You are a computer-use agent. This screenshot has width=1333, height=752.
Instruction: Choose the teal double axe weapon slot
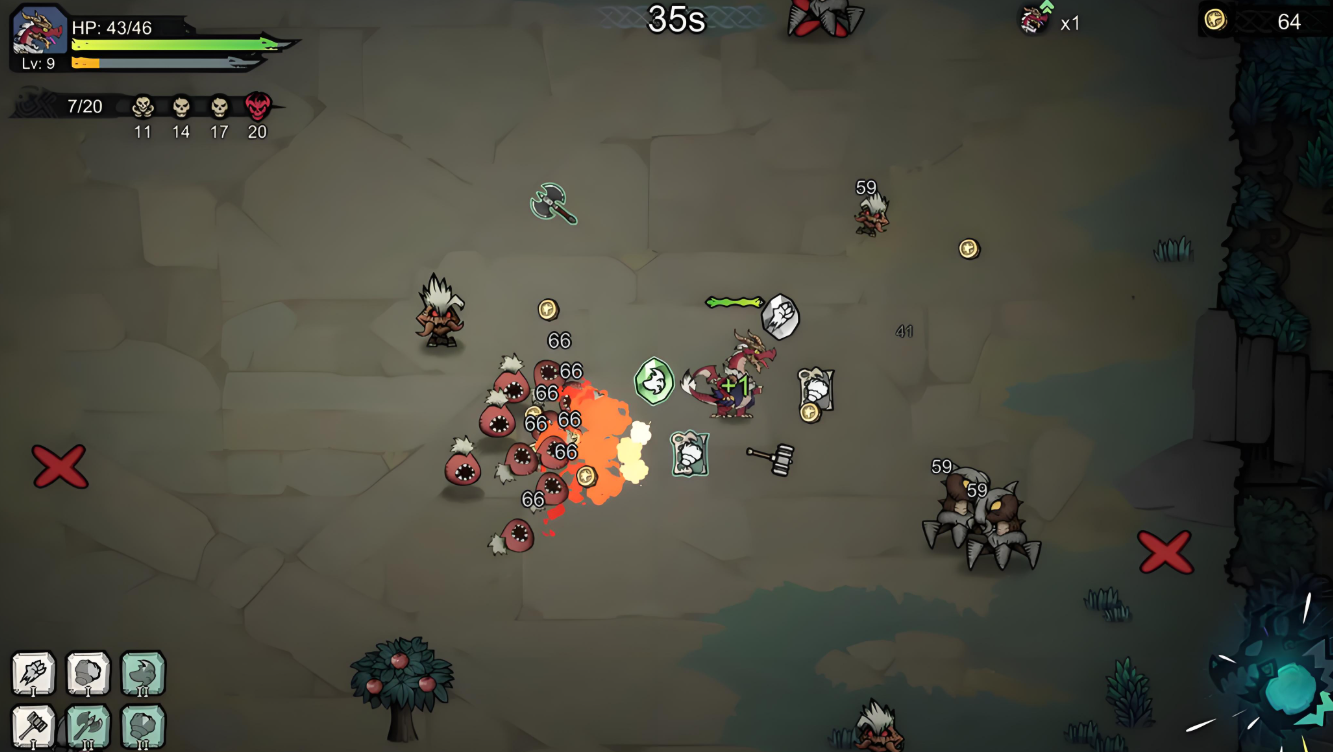[88, 726]
